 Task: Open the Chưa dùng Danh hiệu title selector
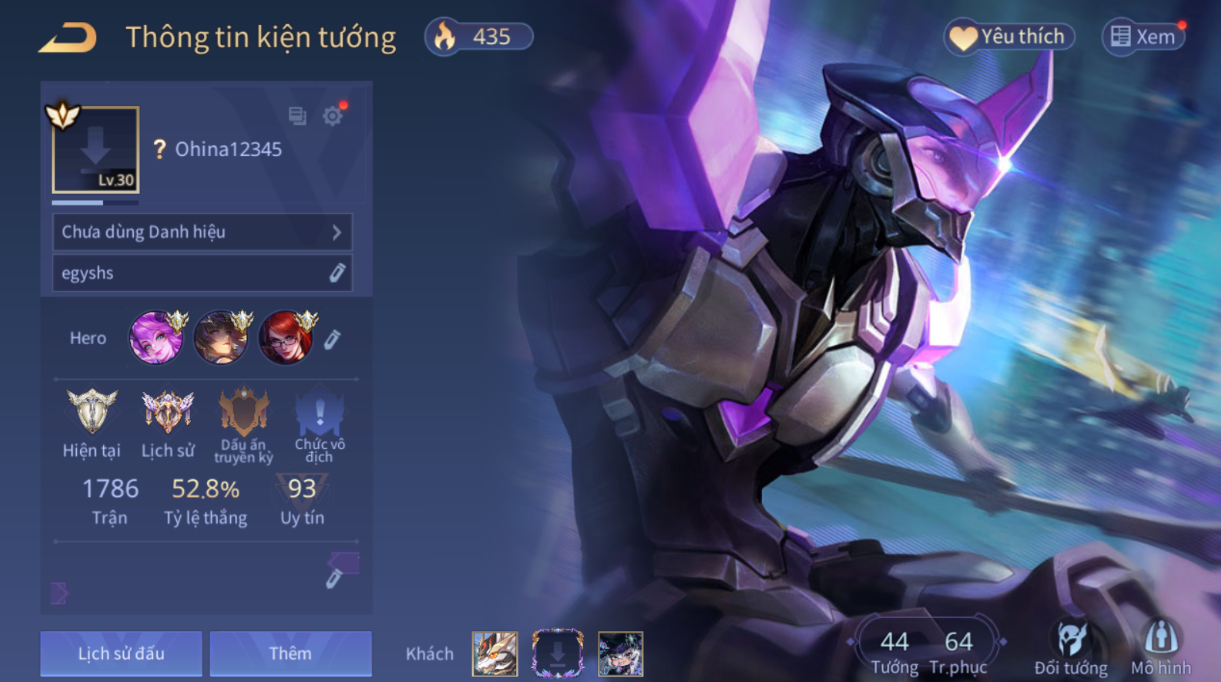pos(202,232)
